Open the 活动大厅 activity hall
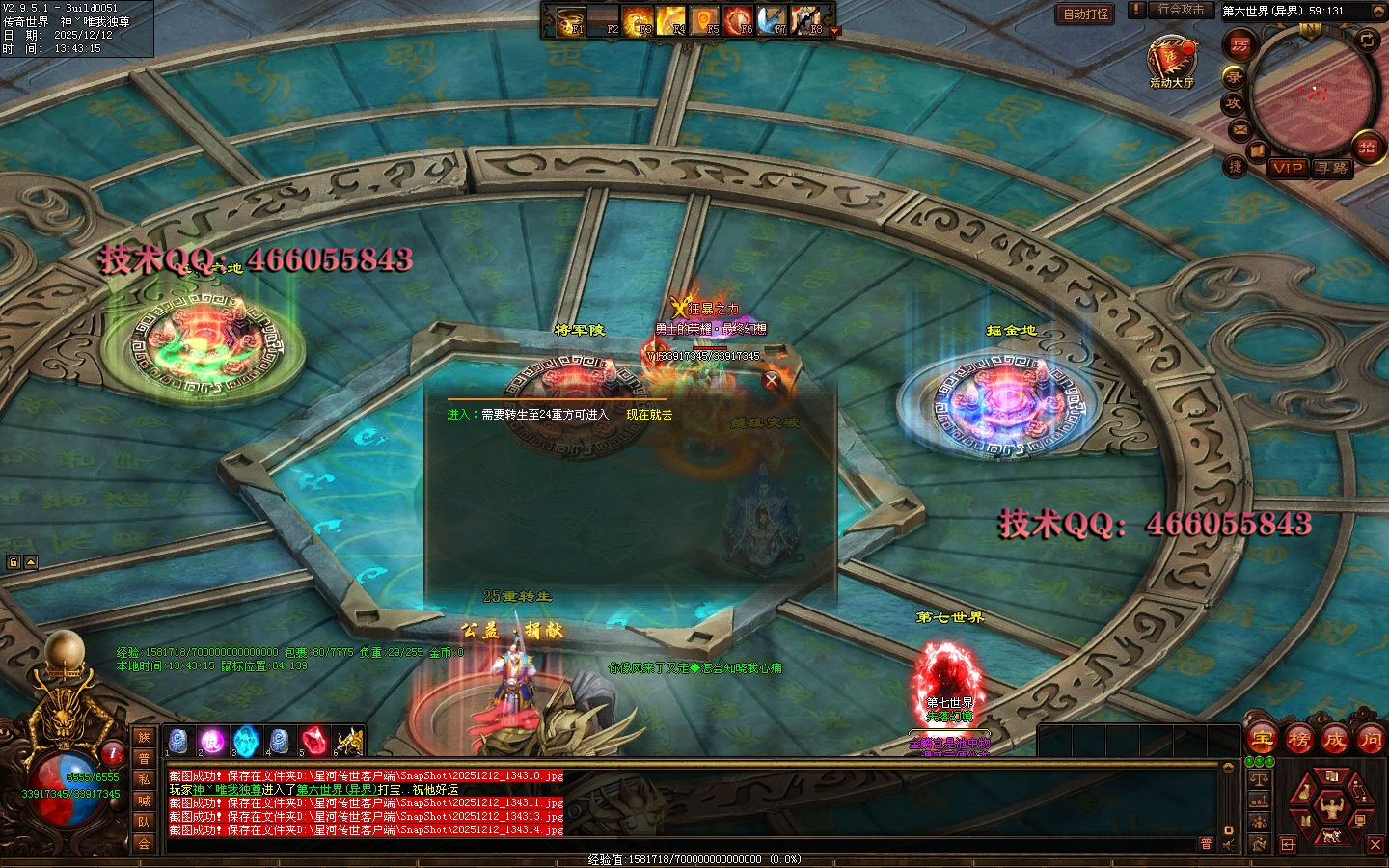1389x868 pixels. tap(1171, 60)
